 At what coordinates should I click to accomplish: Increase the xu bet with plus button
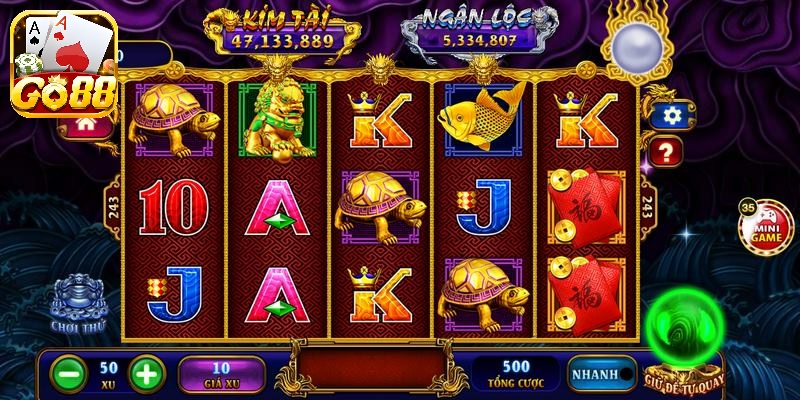[146, 374]
